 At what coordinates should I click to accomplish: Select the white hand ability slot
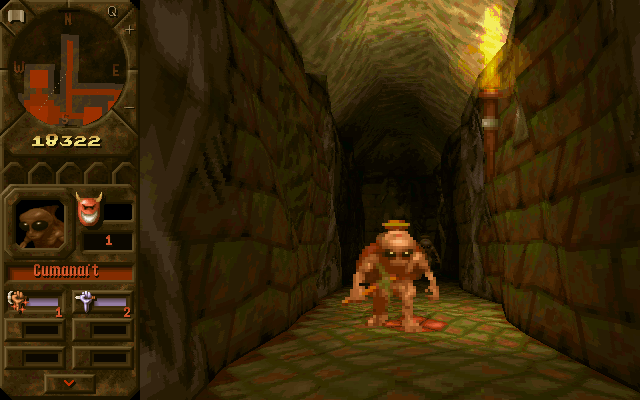pos(102,301)
